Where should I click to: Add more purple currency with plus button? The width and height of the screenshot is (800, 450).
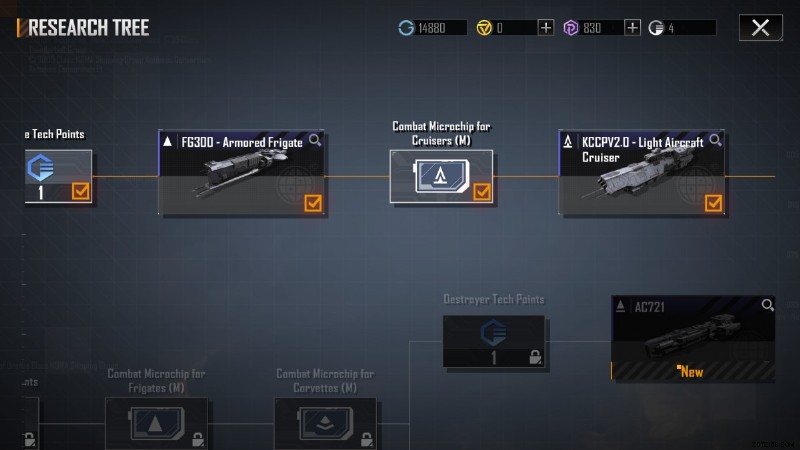coord(632,28)
